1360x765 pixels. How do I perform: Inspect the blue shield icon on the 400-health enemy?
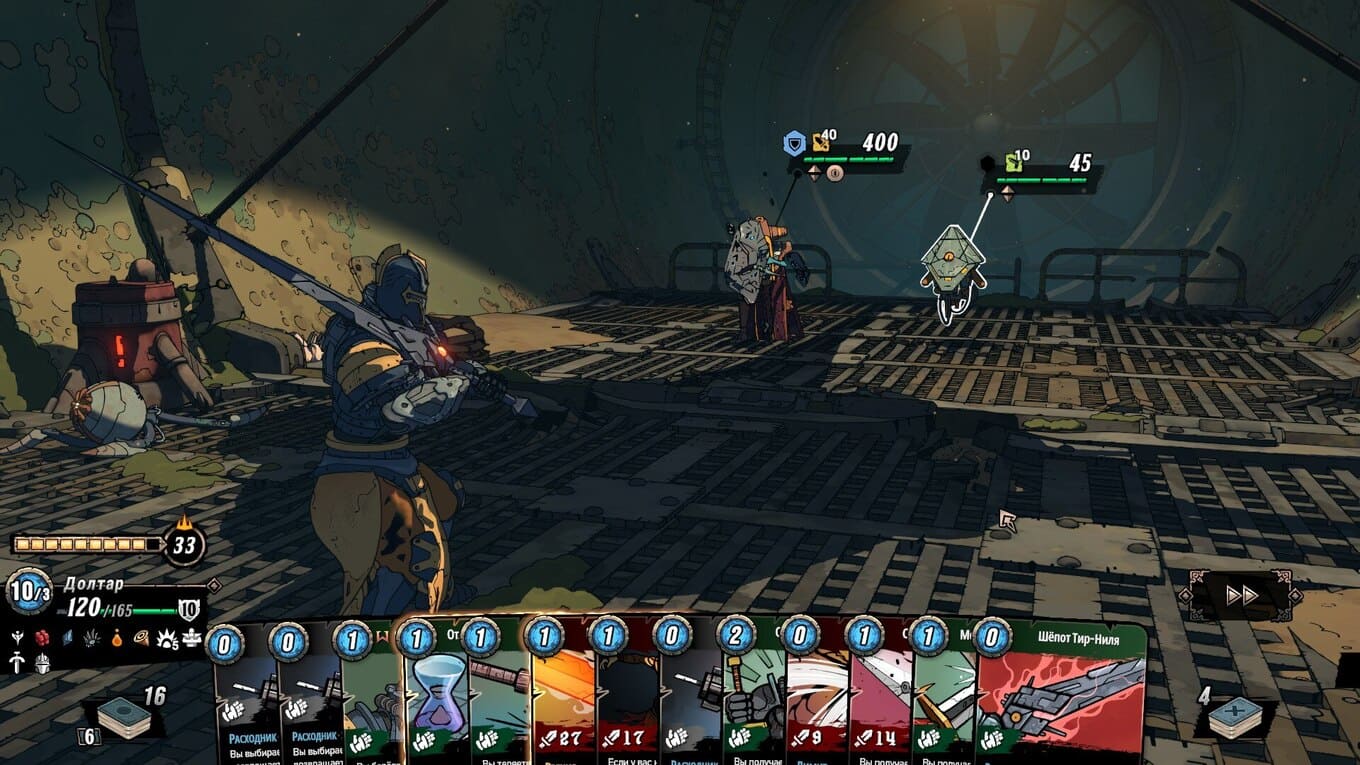click(794, 145)
